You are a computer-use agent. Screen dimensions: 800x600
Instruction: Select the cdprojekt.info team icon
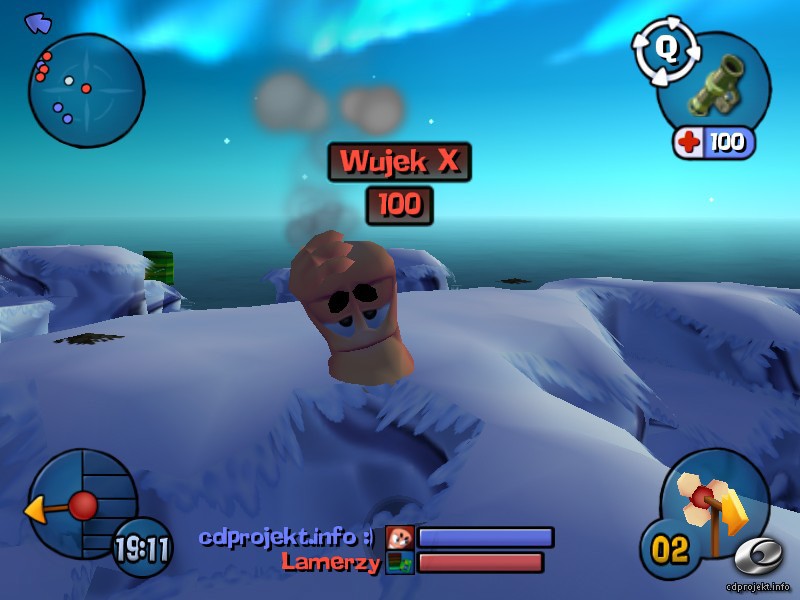[x=400, y=538]
